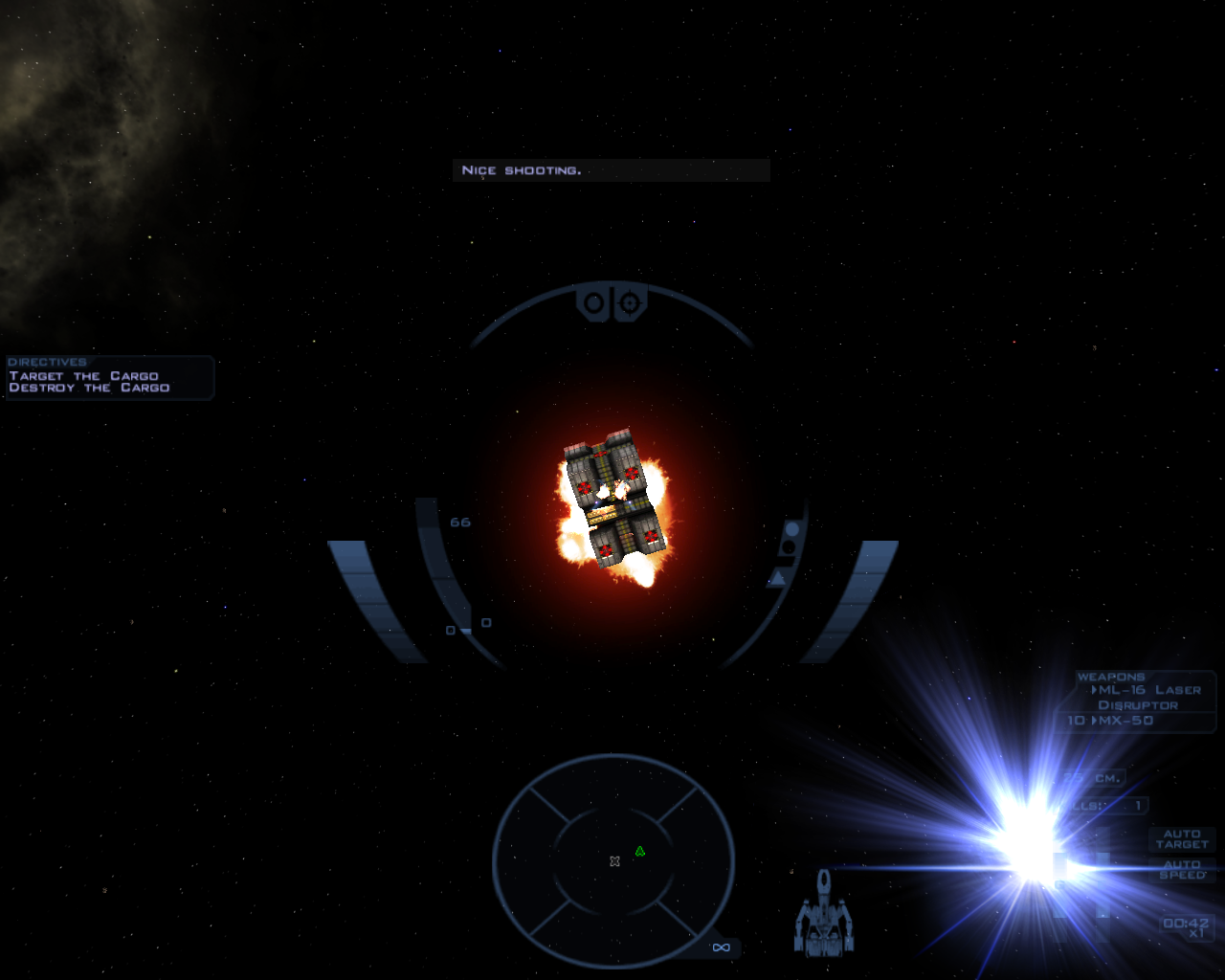Select the Destroy the Cargo directive
Screen dimensions: 1225x980
tap(89, 389)
